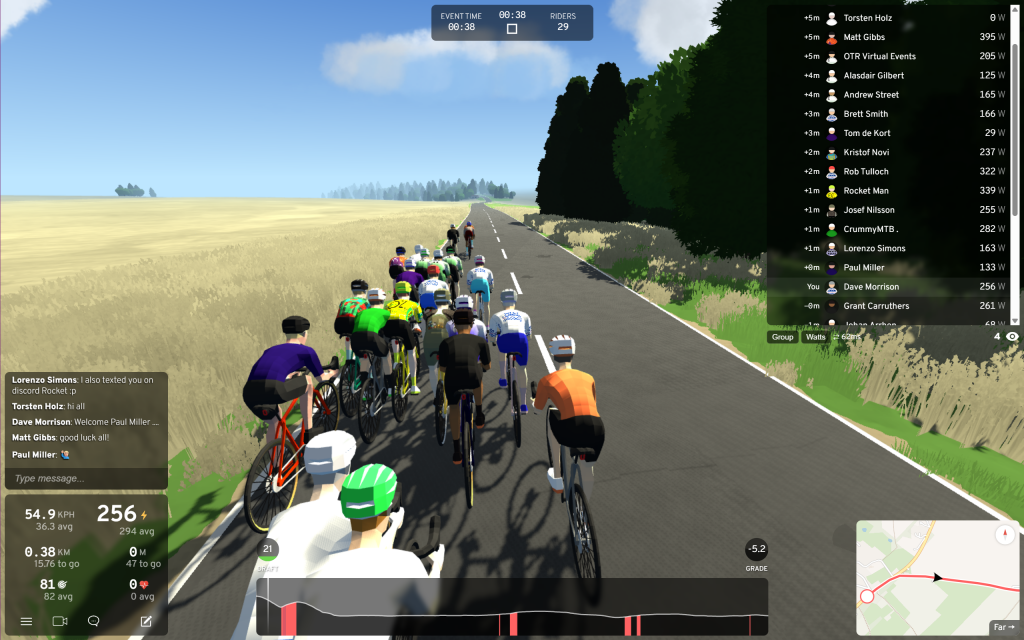This screenshot has height=640, width=1024.
Task: Change the minimap Far zoom button
Action: click(1003, 627)
